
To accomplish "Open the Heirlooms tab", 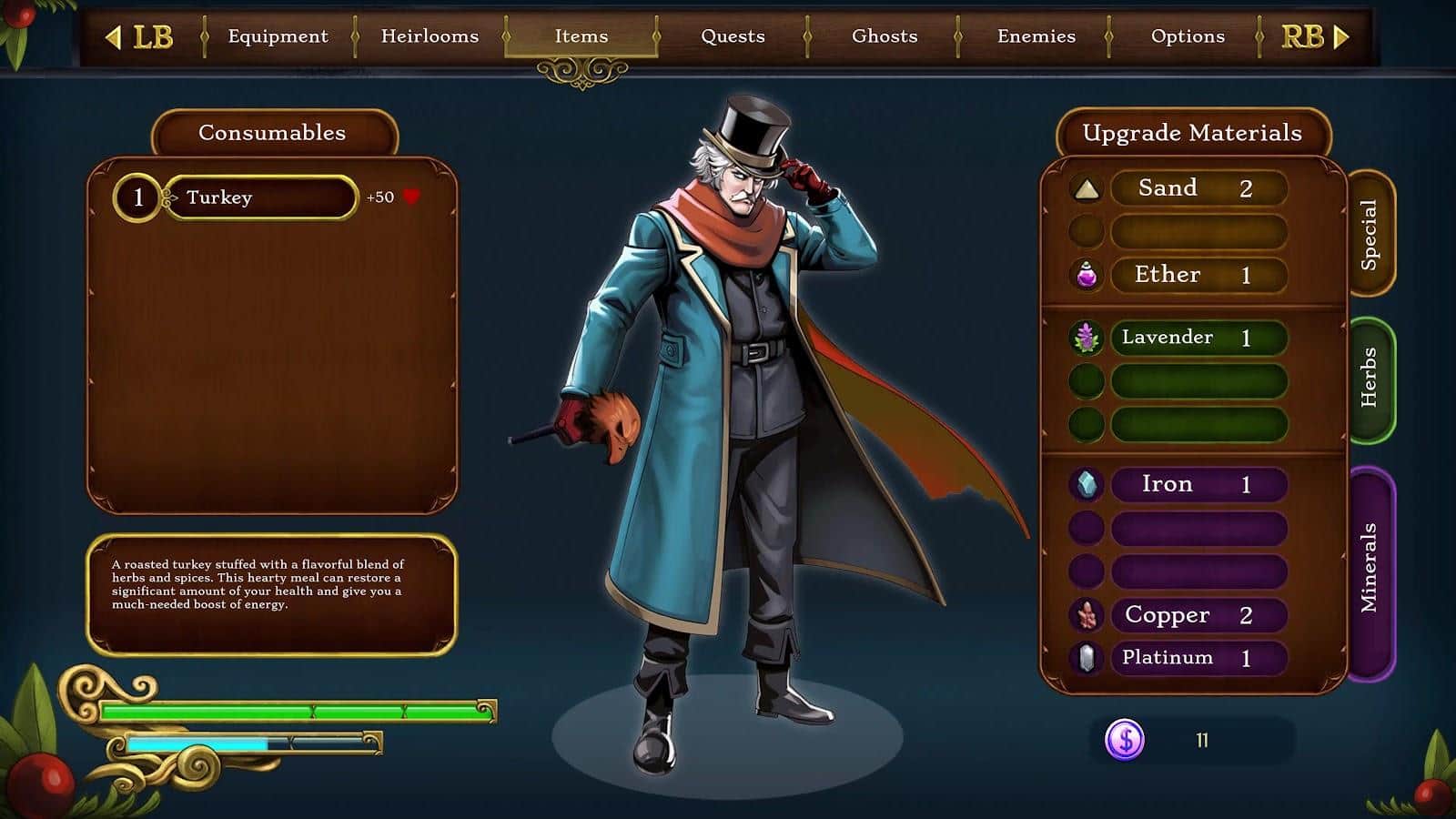I will pos(430,36).
